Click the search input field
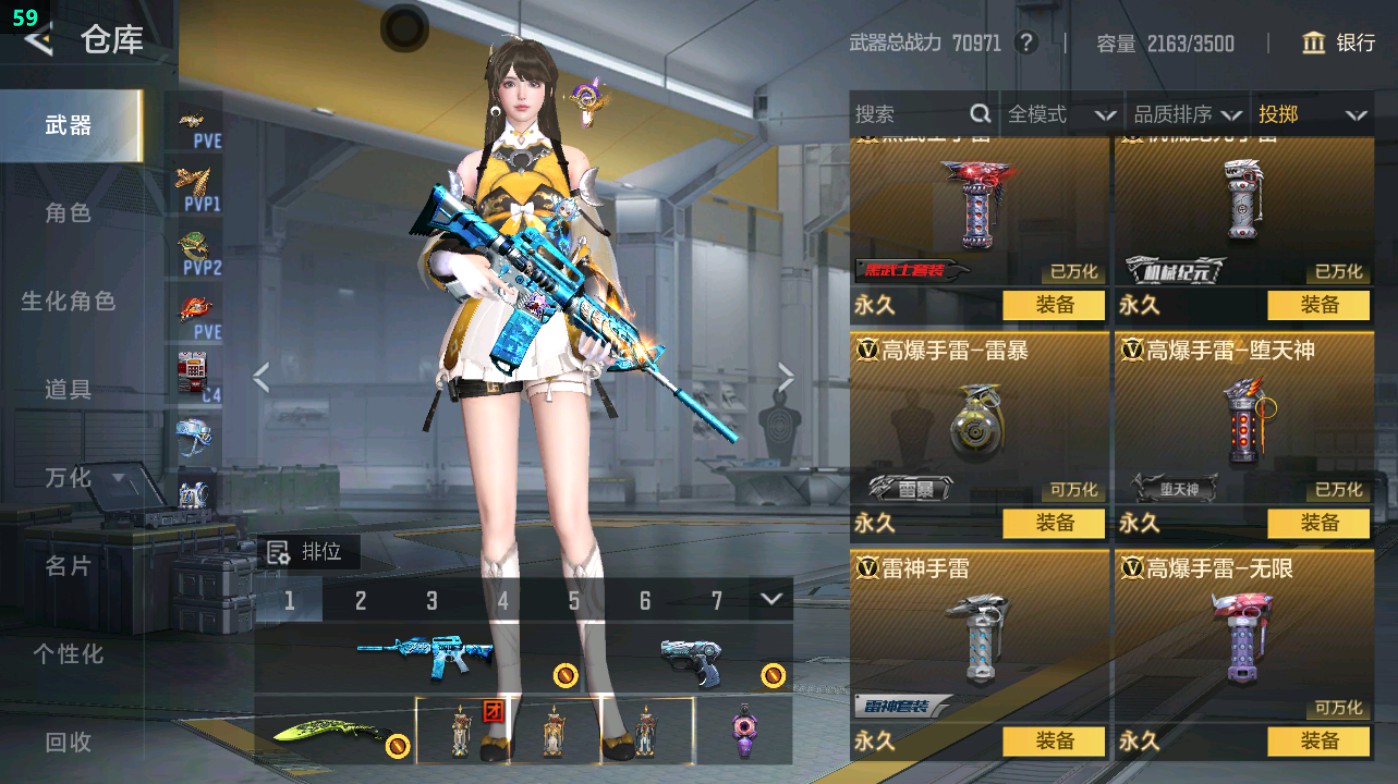The width and height of the screenshot is (1398, 784). coord(910,114)
